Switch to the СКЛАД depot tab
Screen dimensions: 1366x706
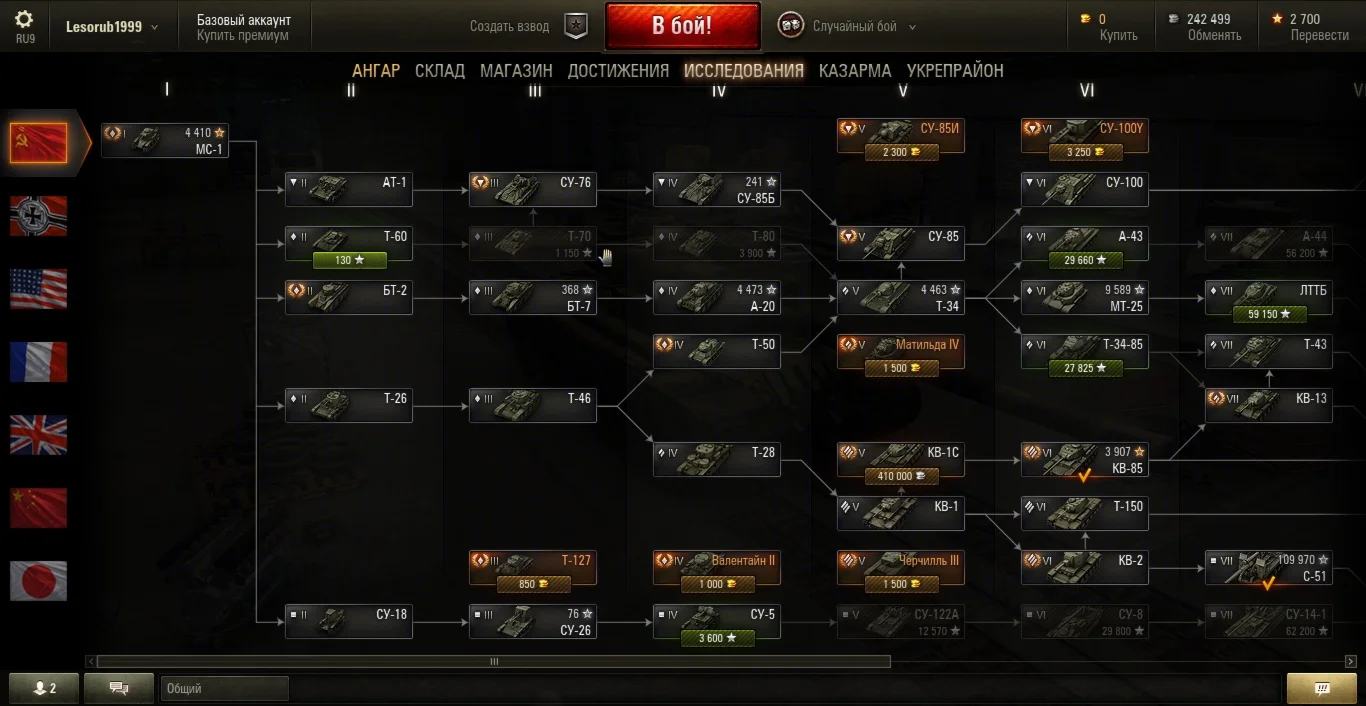(x=440, y=70)
